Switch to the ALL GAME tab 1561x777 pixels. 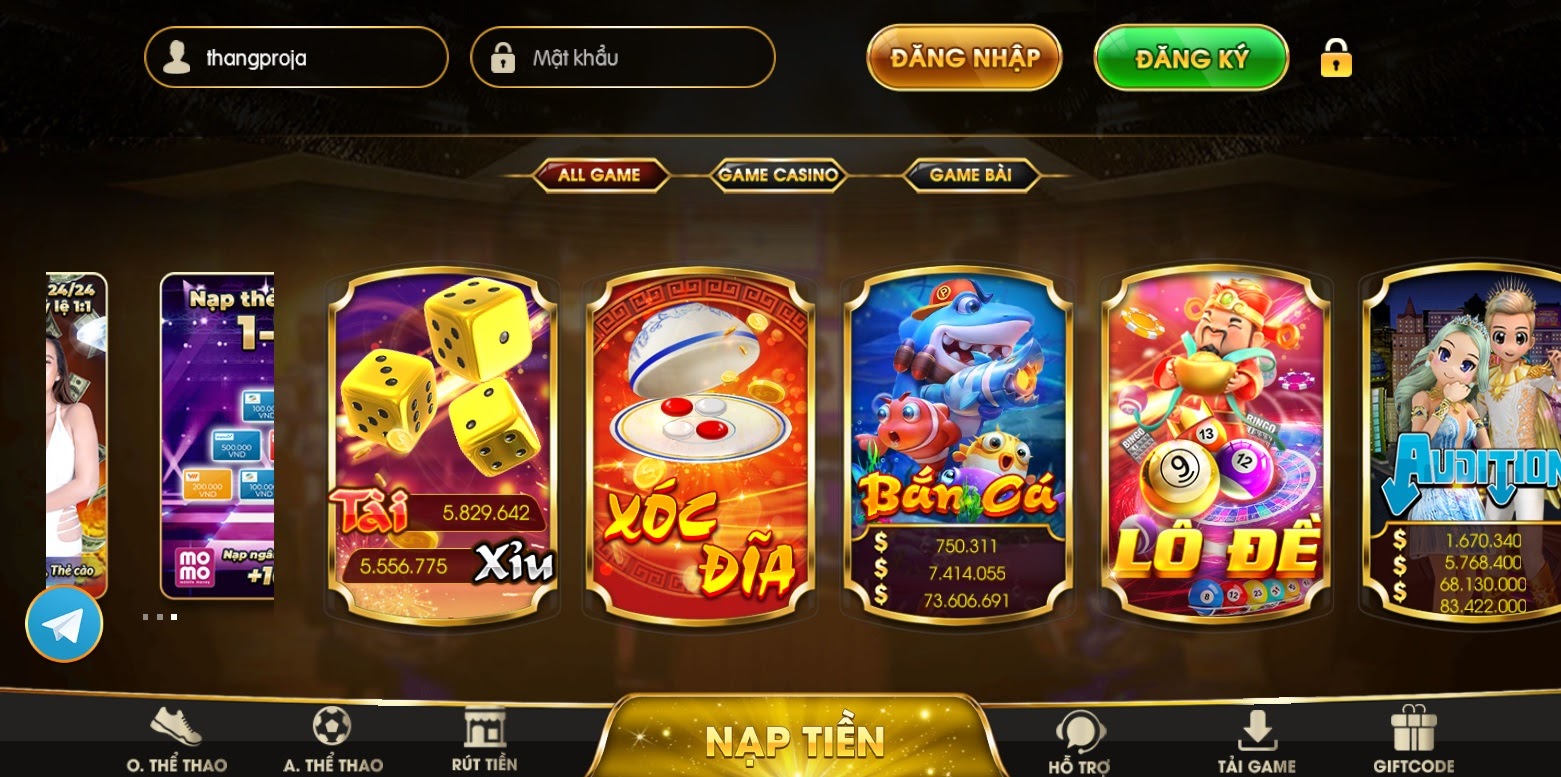599,175
